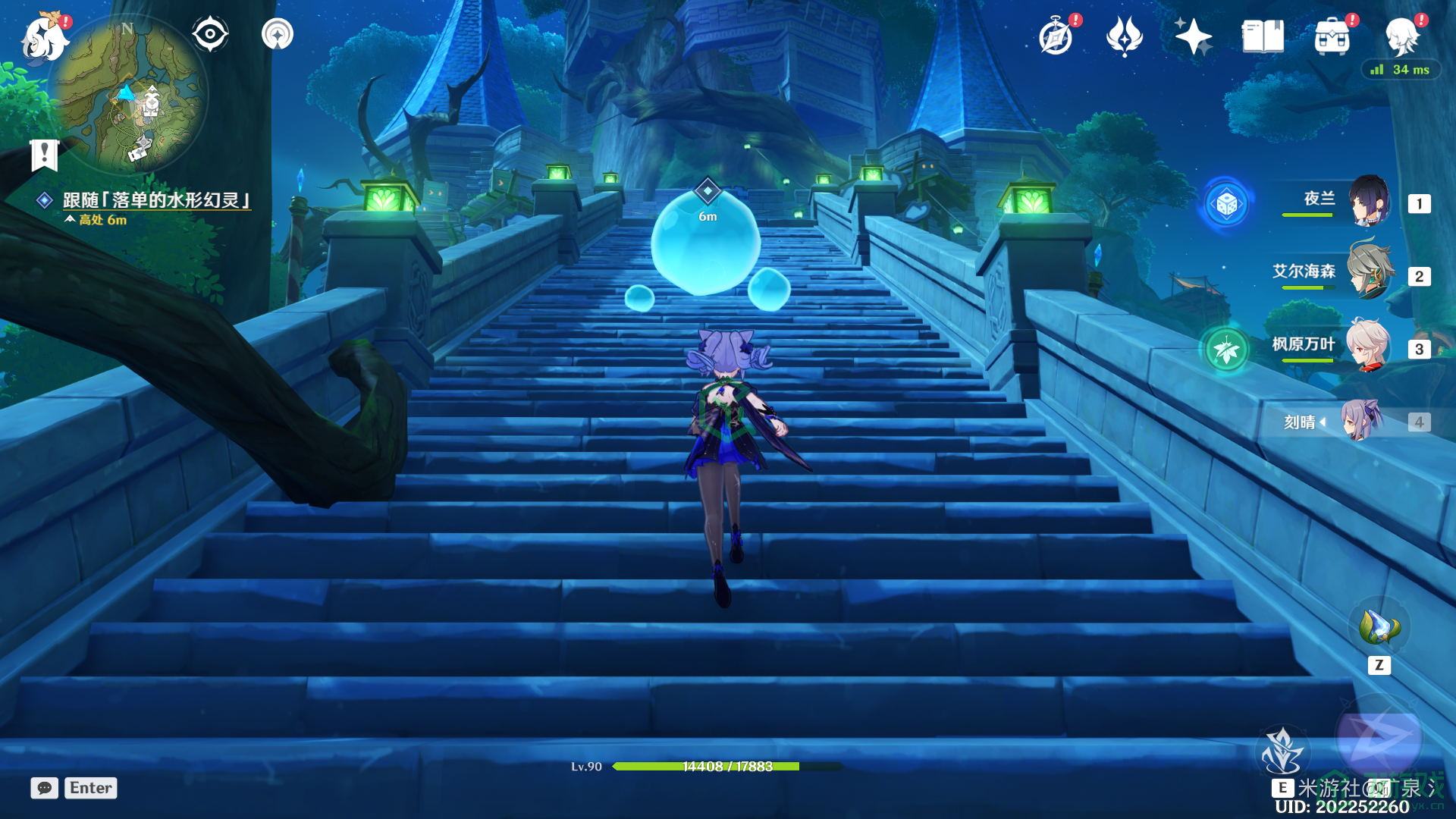Image resolution: width=1456 pixels, height=819 pixels.
Task: Open the wish star icon
Action: point(1193,36)
